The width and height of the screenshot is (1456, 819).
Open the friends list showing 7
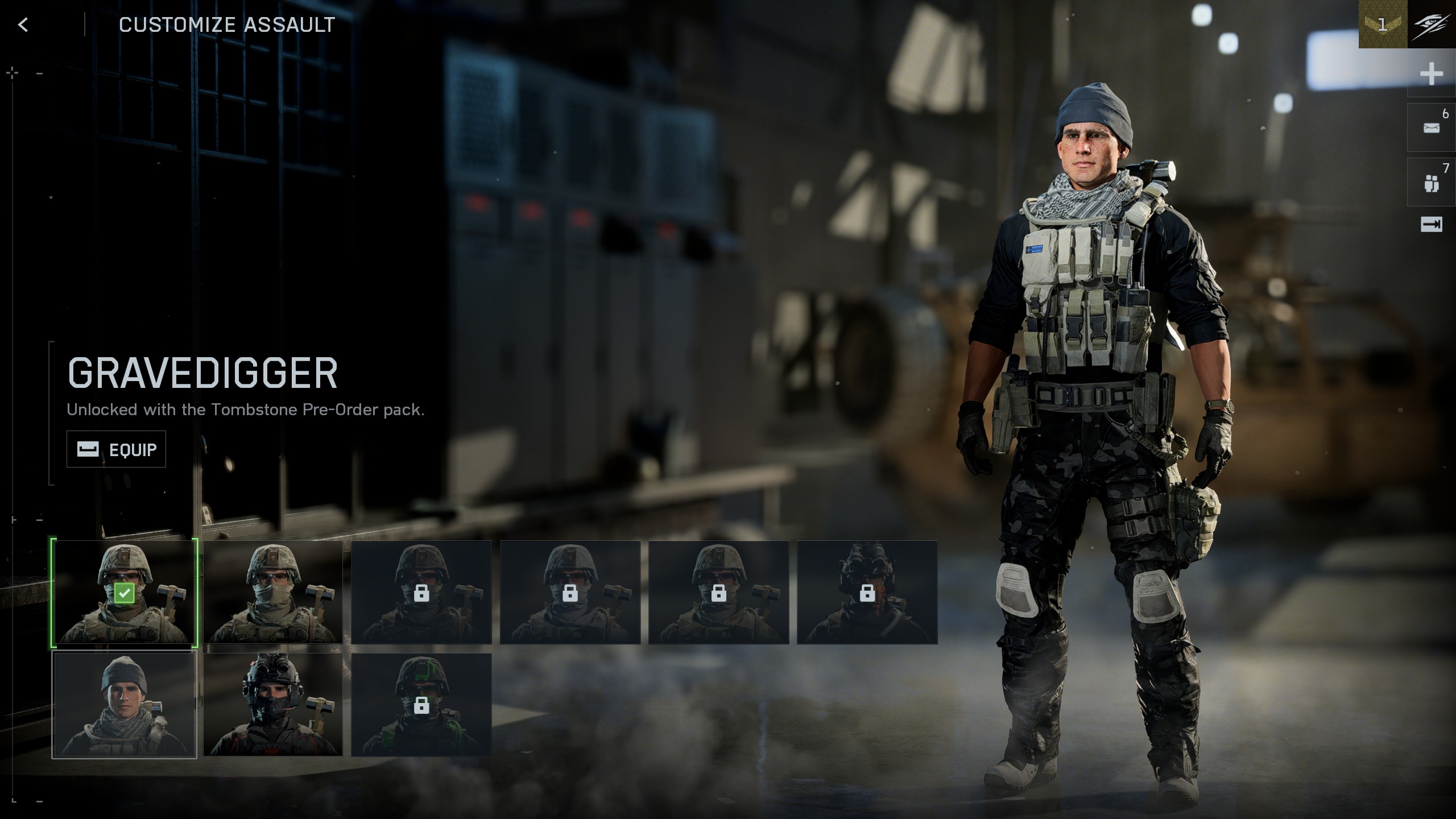pyautogui.click(x=1431, y=183)
